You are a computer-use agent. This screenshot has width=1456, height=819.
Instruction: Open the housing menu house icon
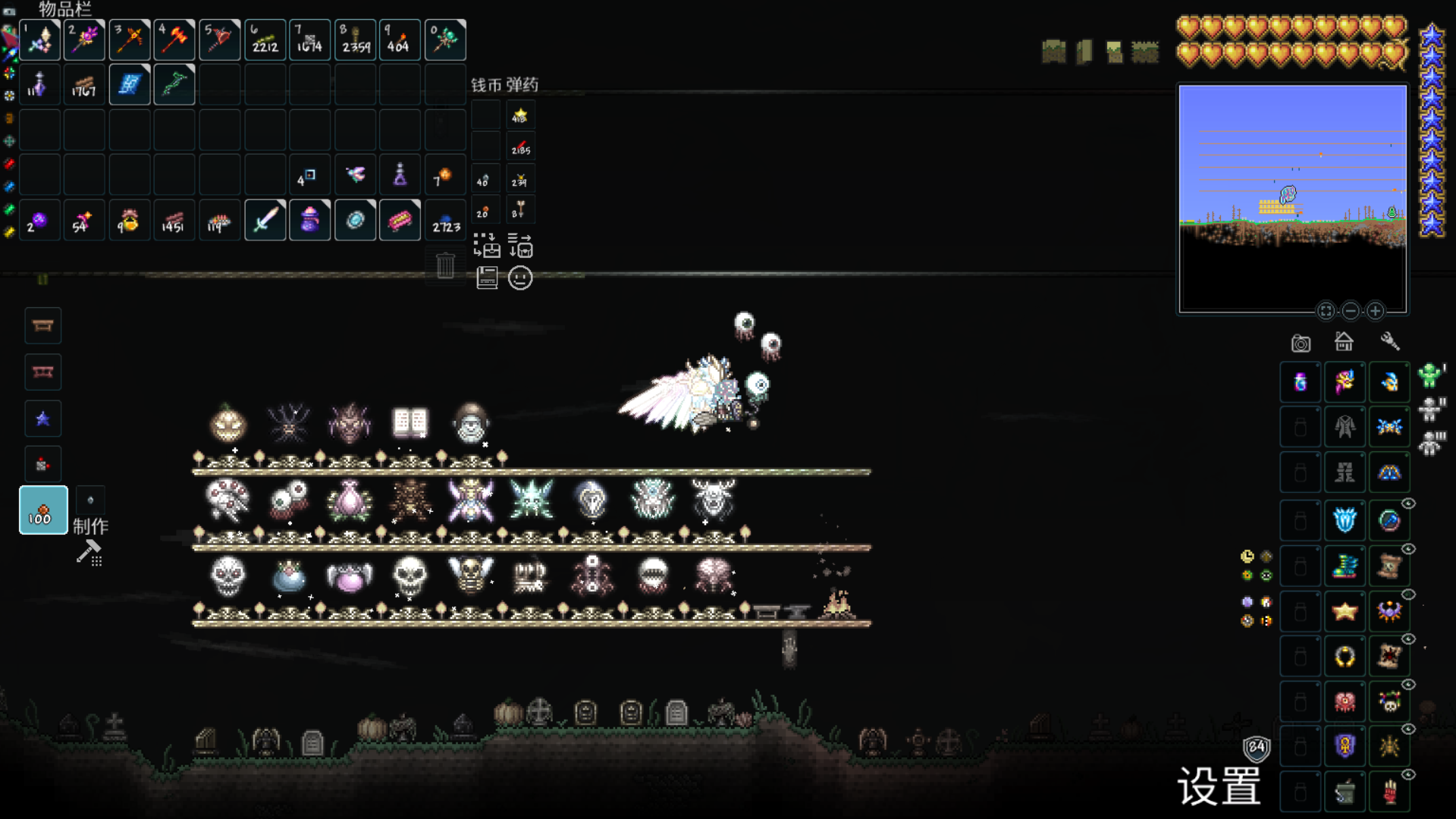[x=1344, y=342]
